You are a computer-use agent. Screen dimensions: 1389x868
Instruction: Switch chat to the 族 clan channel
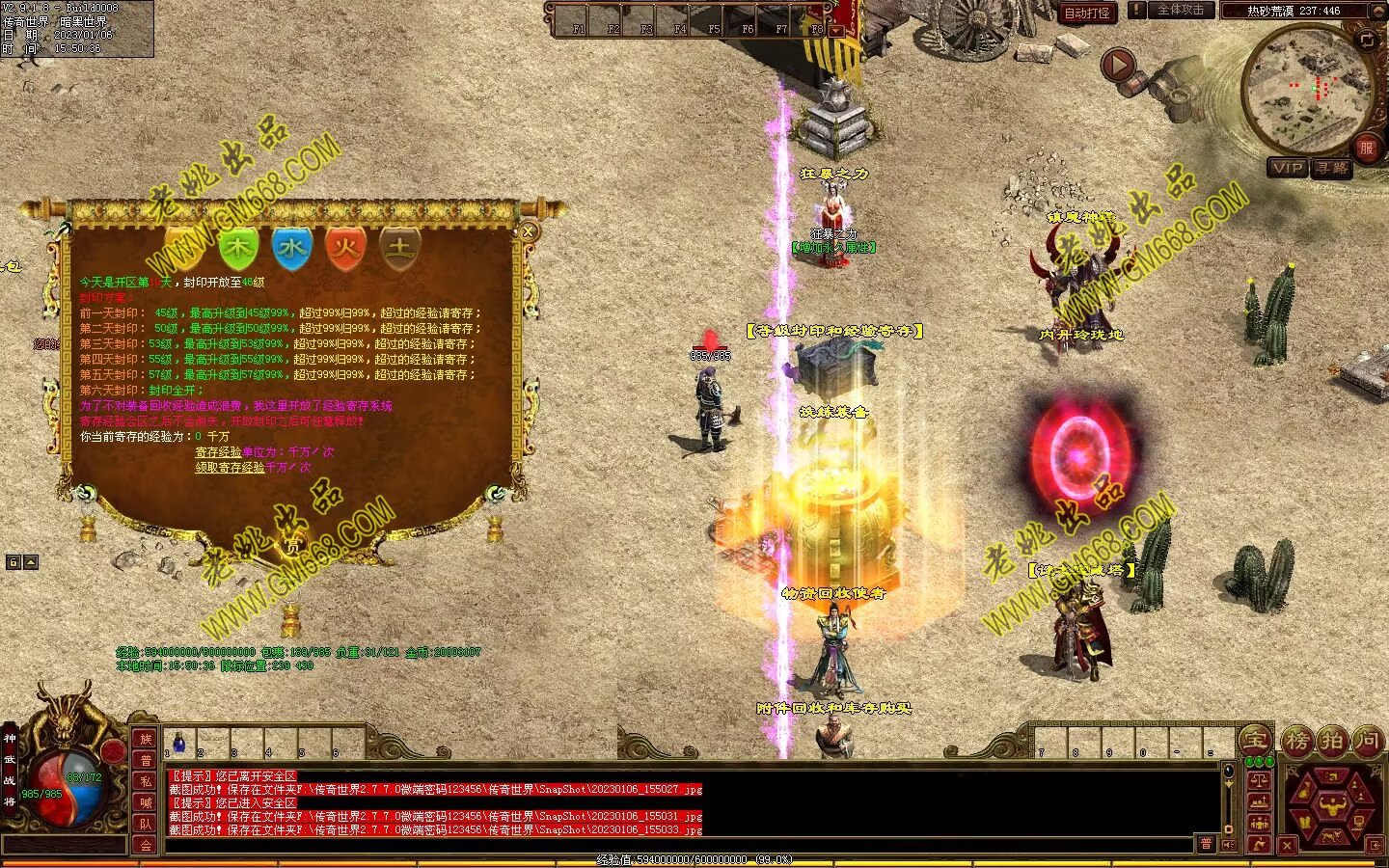coord(146,740)
